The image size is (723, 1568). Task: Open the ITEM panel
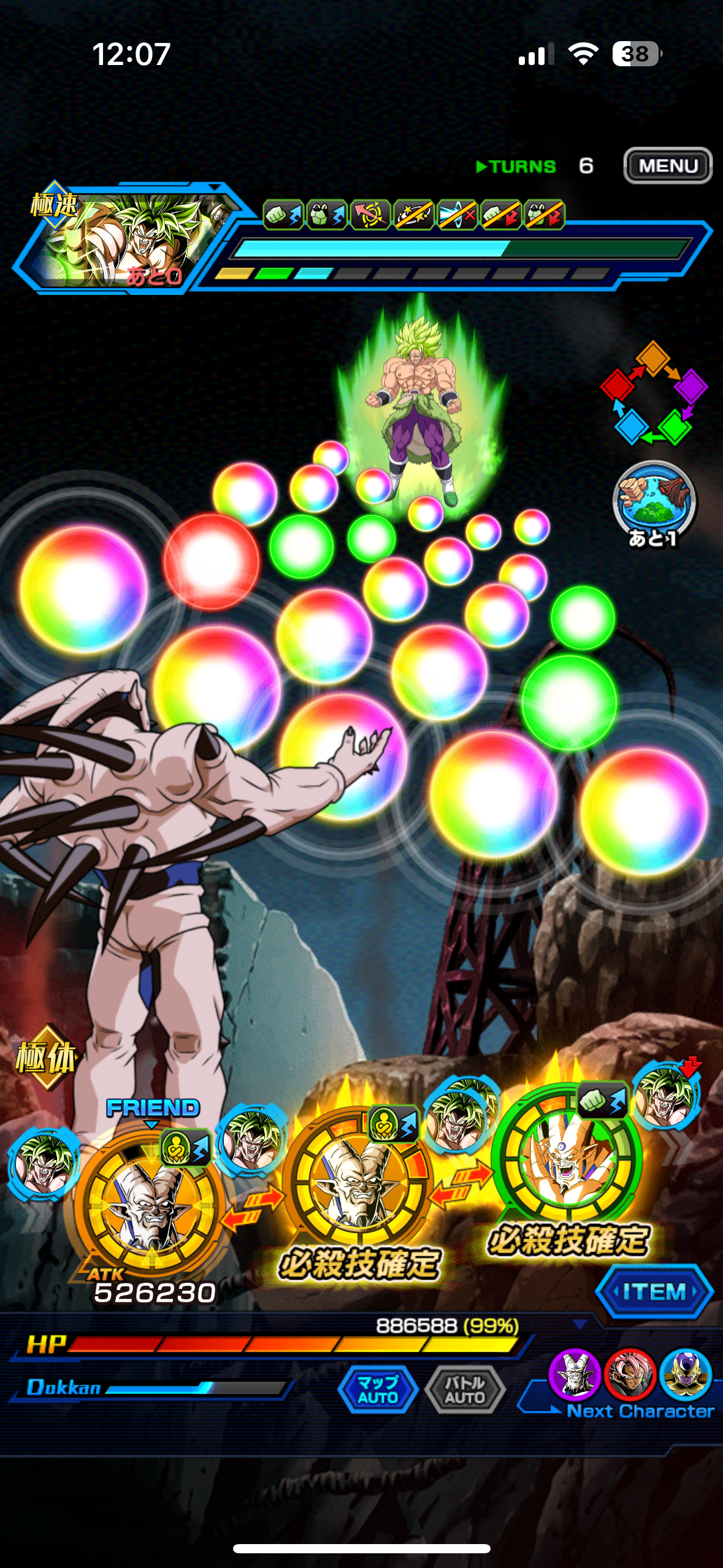click(x=654, y=1292)
